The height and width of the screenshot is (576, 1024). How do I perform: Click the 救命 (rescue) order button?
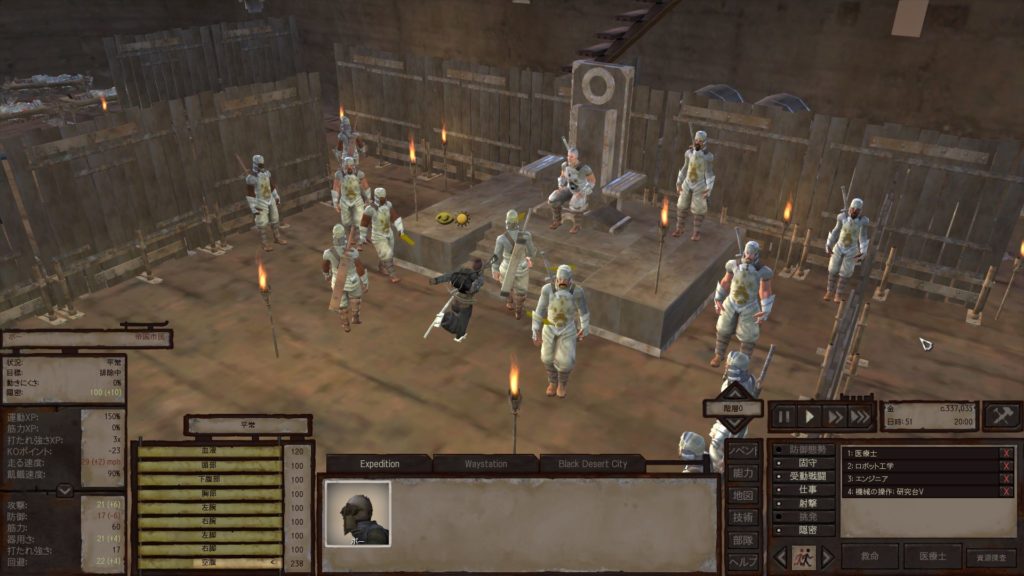point(869,557)
